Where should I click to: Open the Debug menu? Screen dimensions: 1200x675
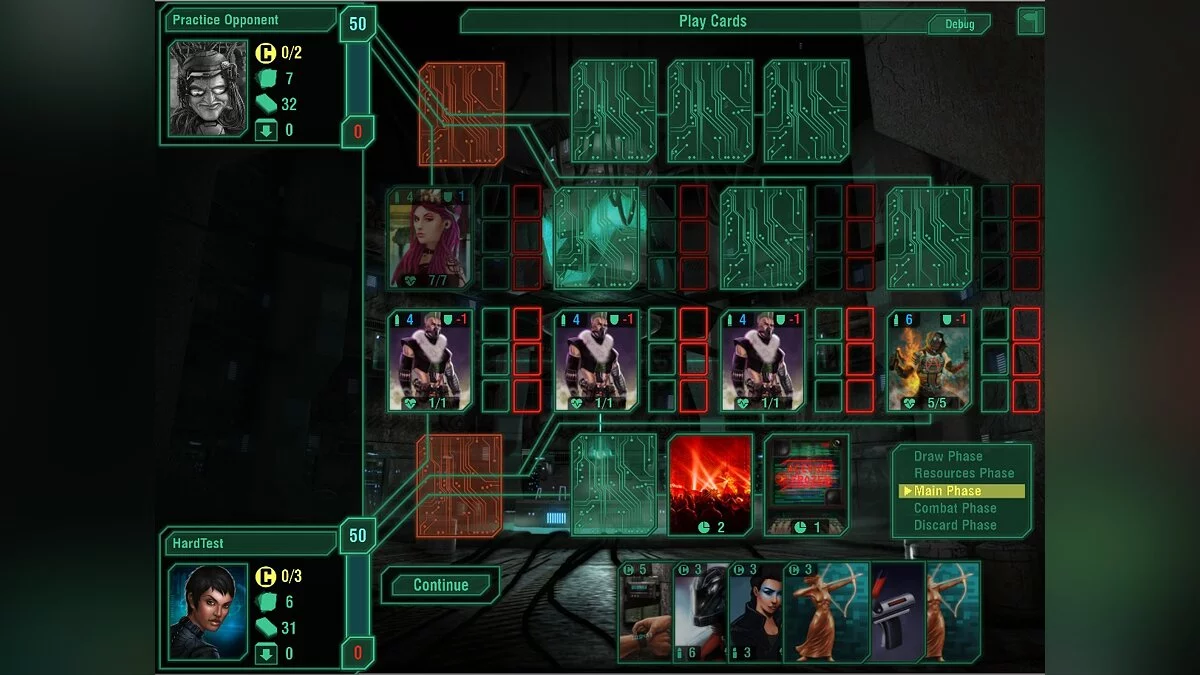(959, 24)
